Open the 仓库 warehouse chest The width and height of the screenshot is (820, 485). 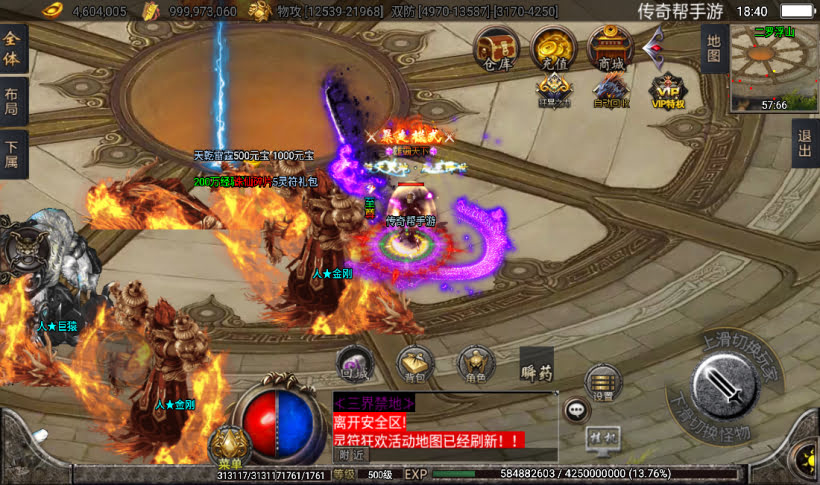coord(496,48)
